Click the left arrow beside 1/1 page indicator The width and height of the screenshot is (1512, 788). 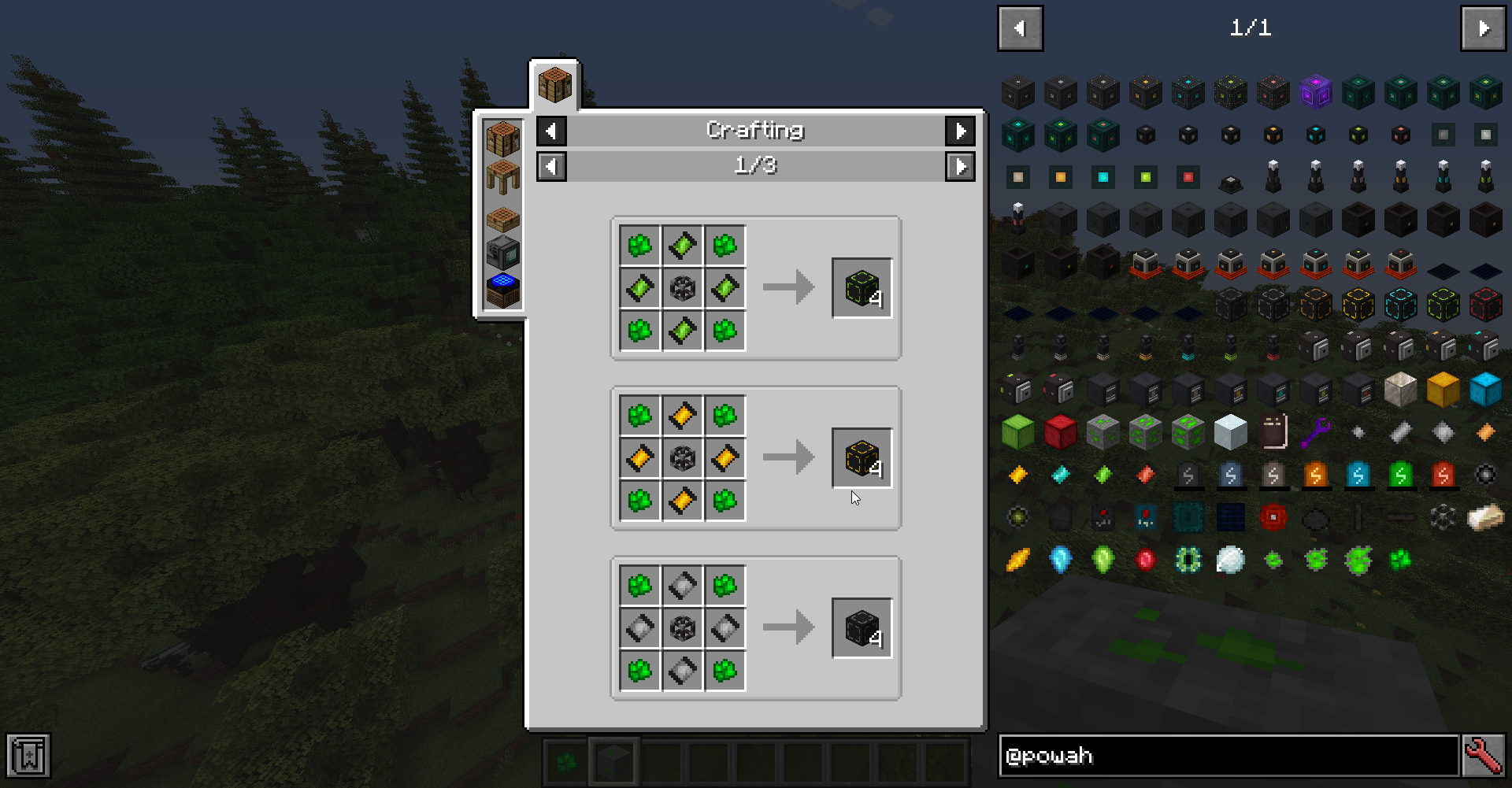[x=1020, y=28]
